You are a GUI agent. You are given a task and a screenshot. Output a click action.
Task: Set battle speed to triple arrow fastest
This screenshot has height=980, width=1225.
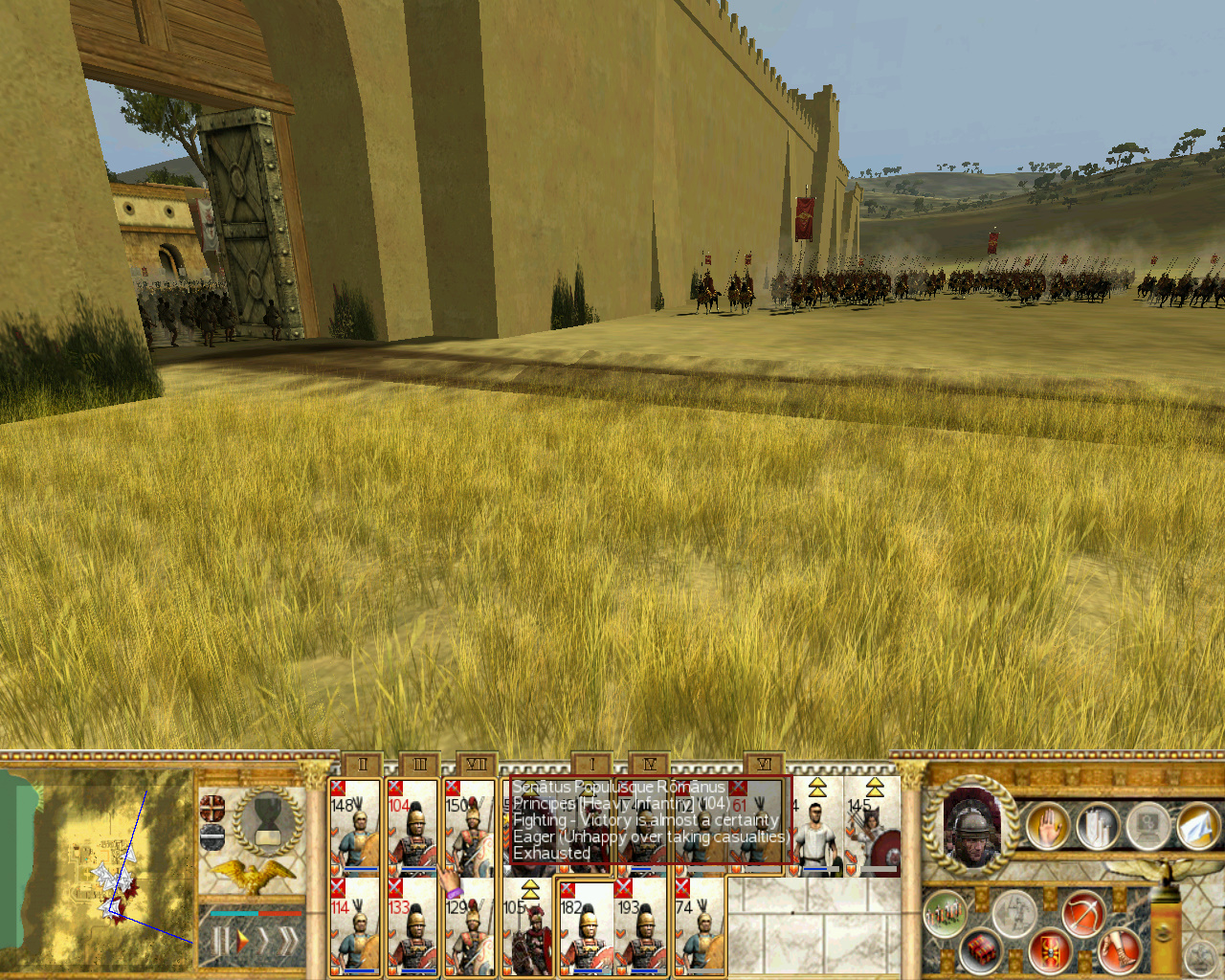click(286, 942)
